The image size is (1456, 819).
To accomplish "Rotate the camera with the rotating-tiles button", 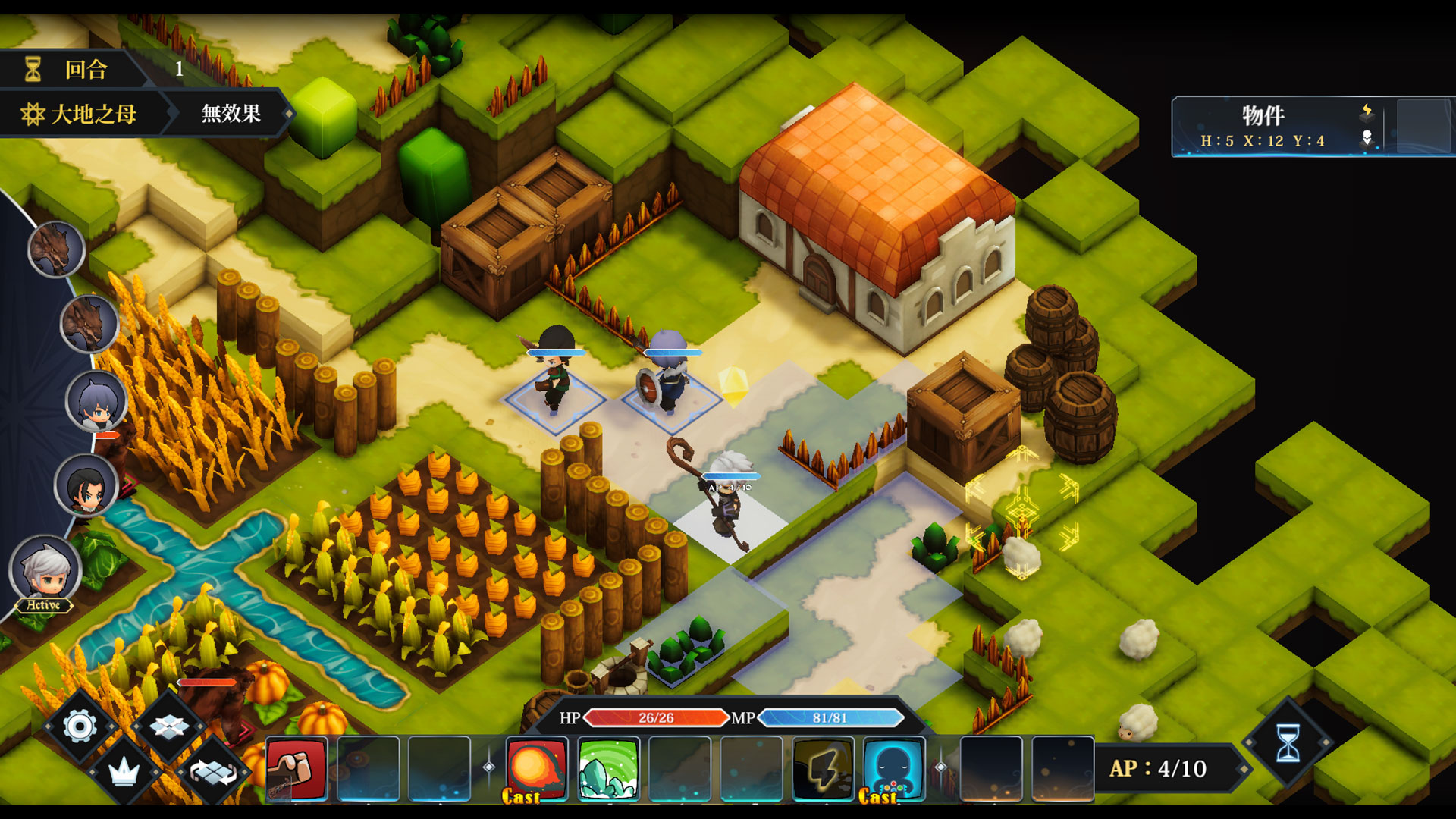I will 213,773.
